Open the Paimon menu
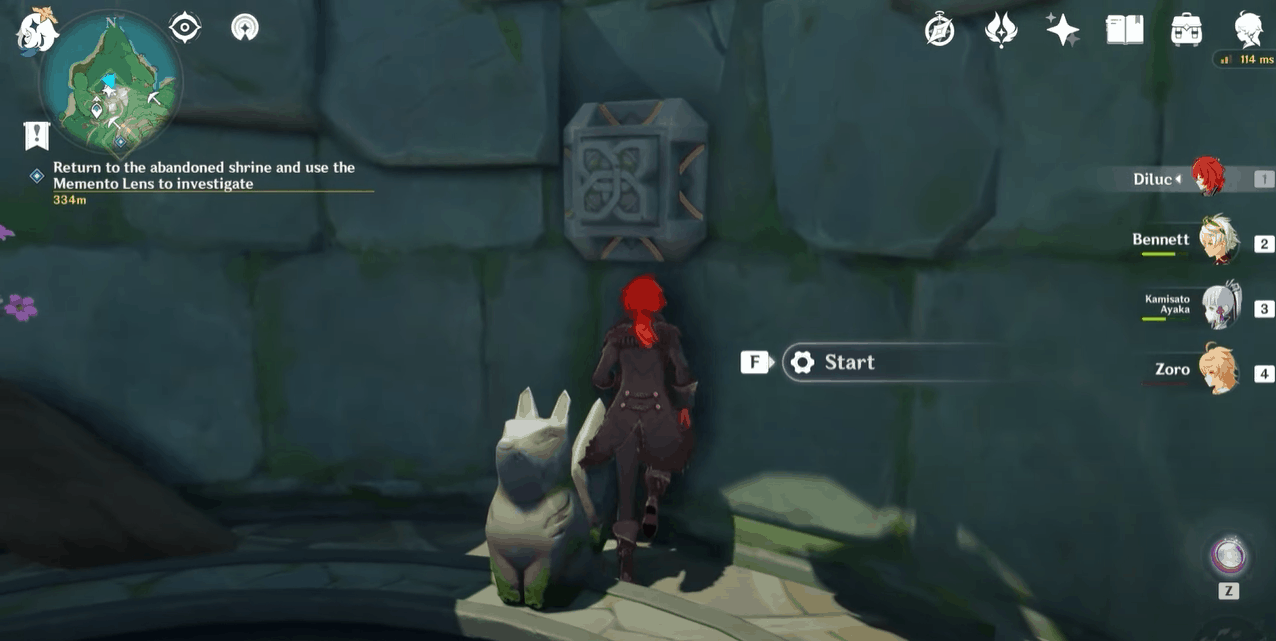This screenshot has height=641, width=1276. (38, 30)
